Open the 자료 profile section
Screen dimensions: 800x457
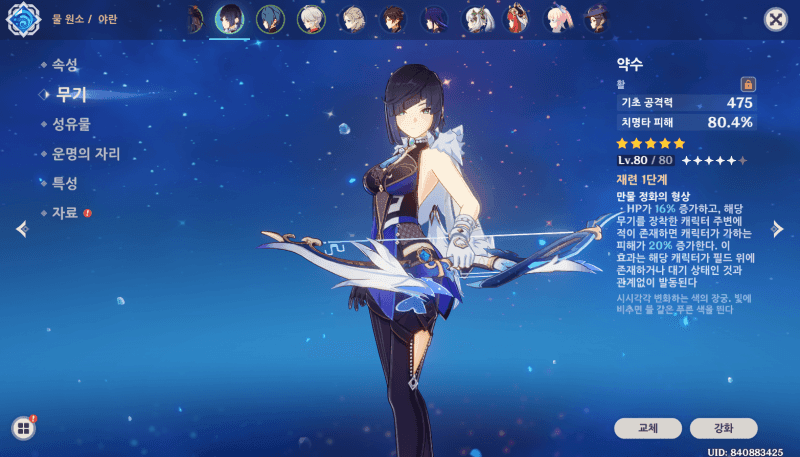coord(65,213)
